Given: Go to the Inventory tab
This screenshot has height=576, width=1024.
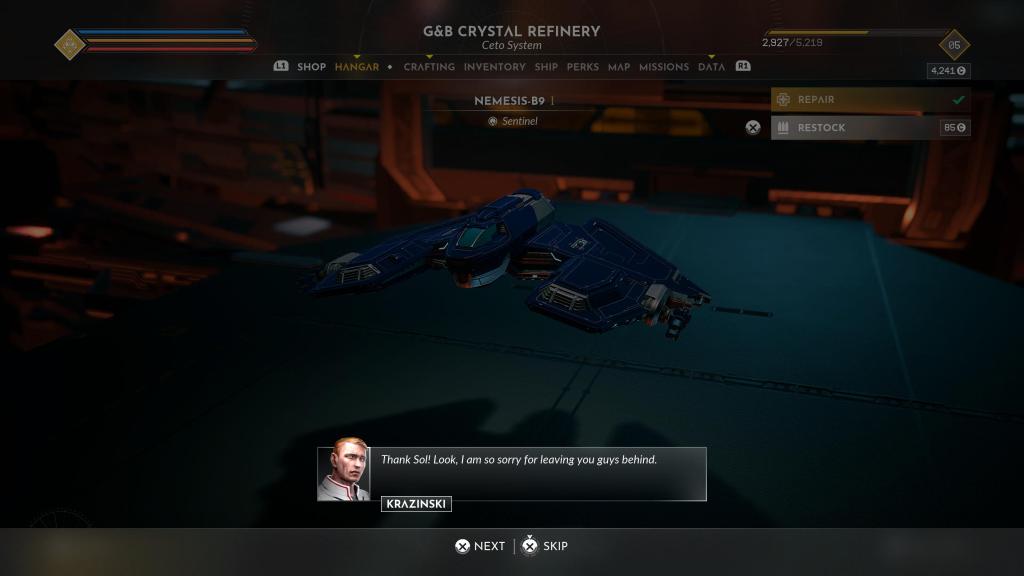Looking at the screenshot, I should click(x=494, y=67).
